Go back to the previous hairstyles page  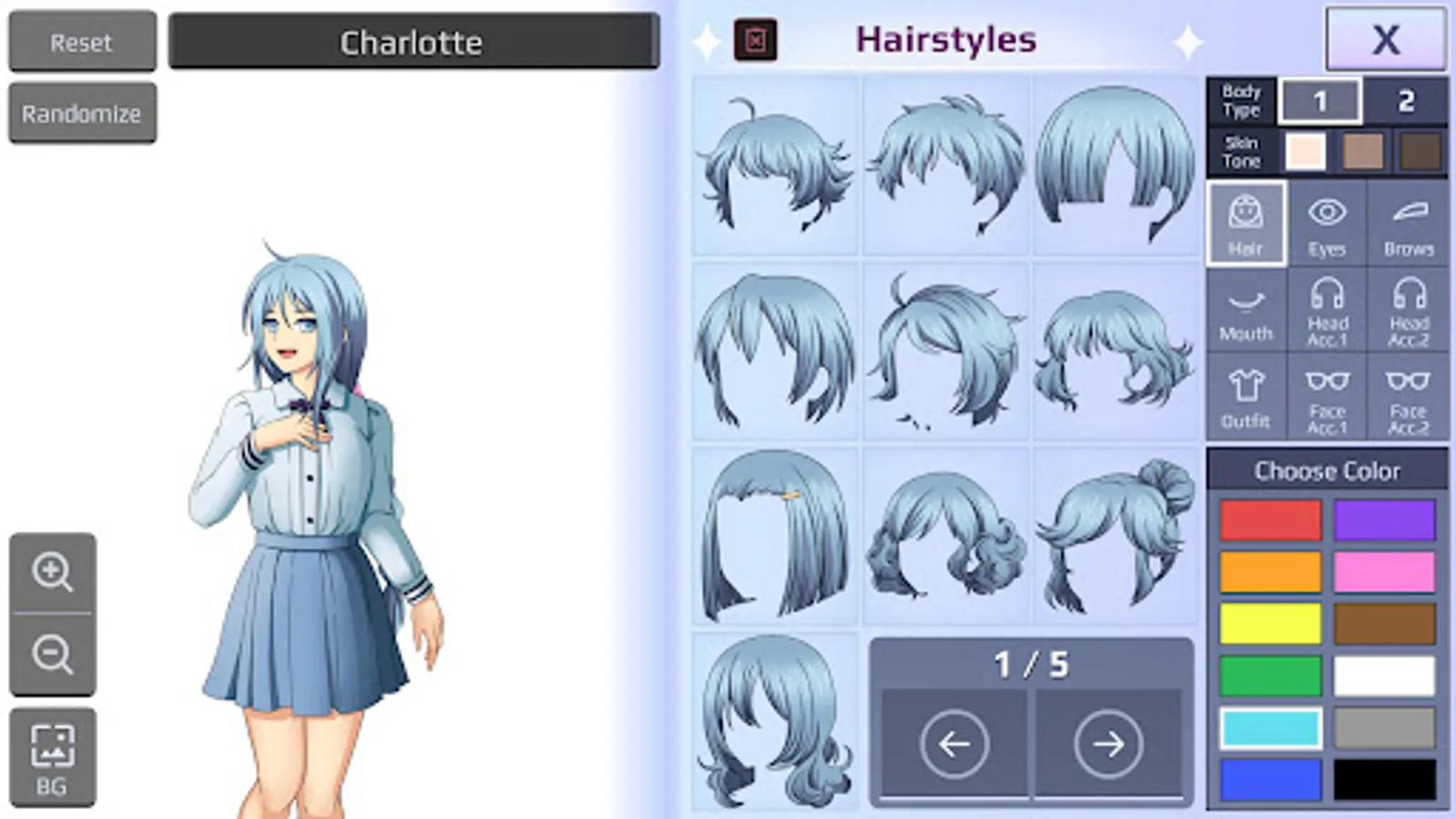954,744
